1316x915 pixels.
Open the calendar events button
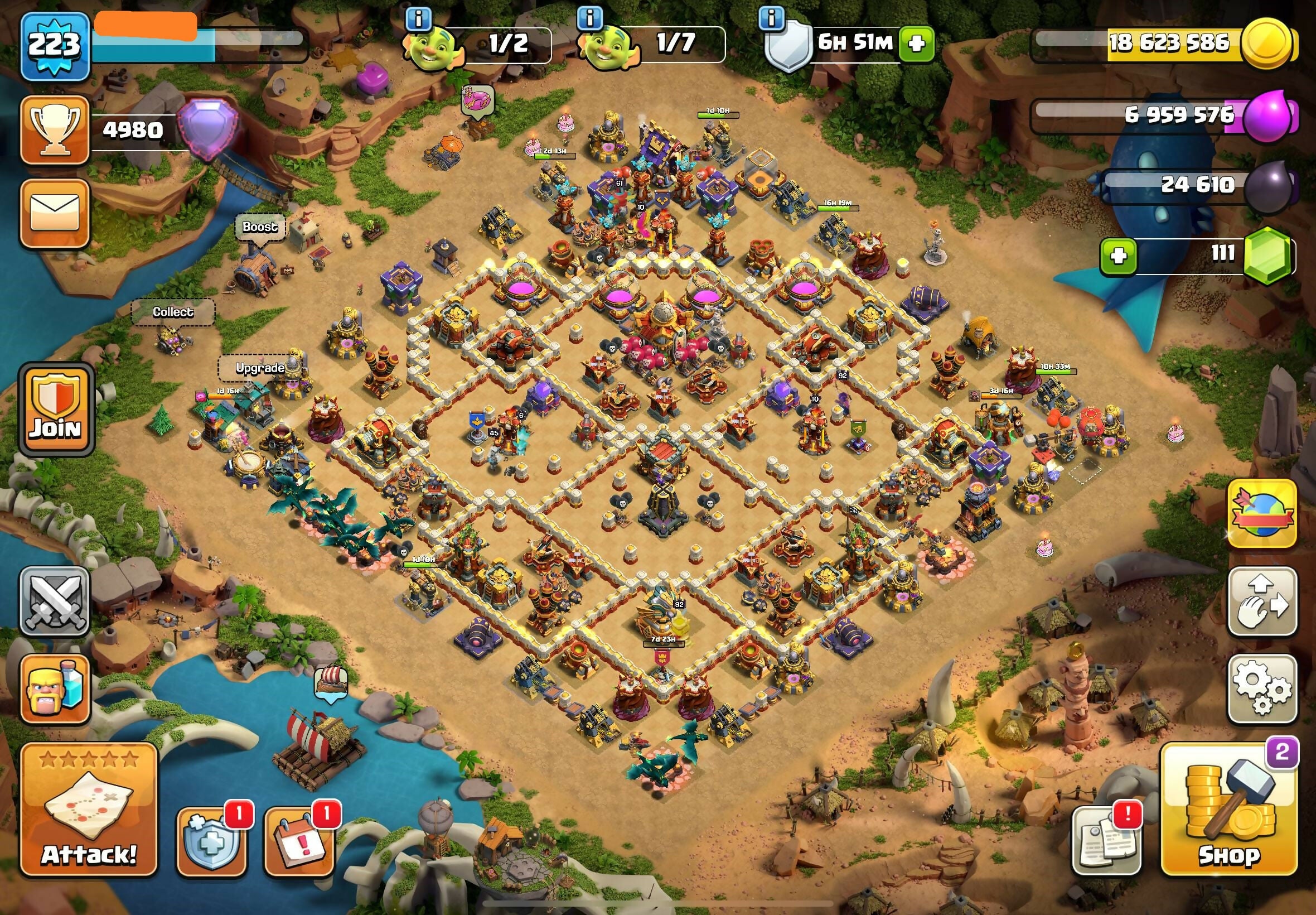tap(299, 841)
